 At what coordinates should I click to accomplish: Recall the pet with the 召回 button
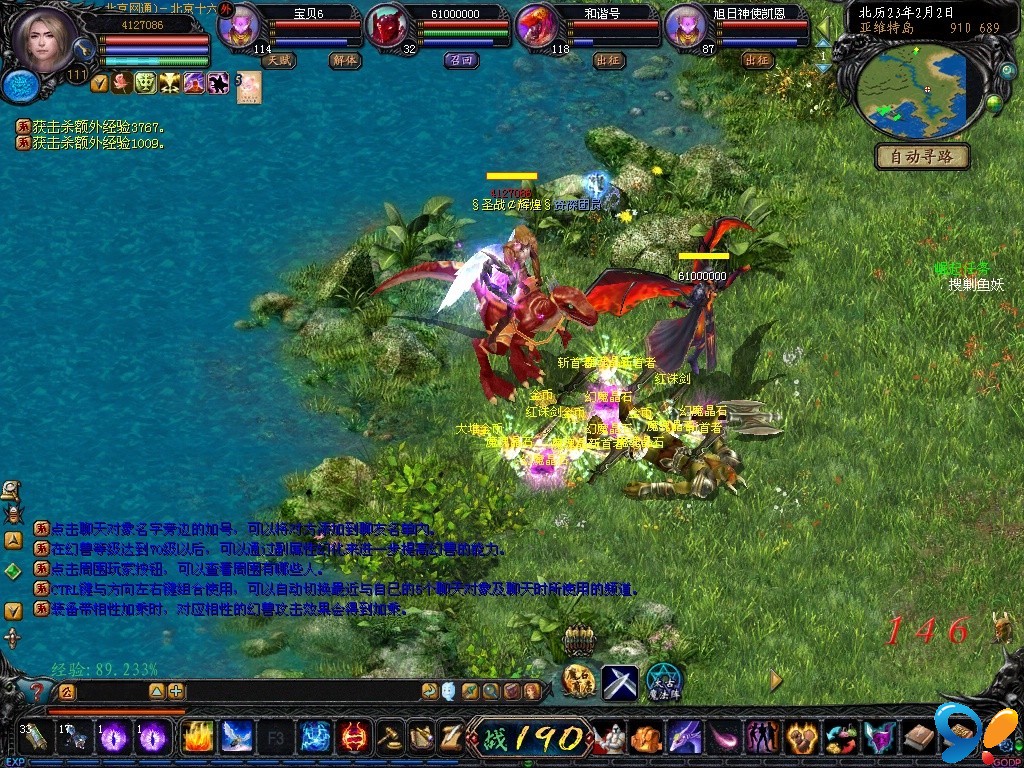(x=461, y=60)
